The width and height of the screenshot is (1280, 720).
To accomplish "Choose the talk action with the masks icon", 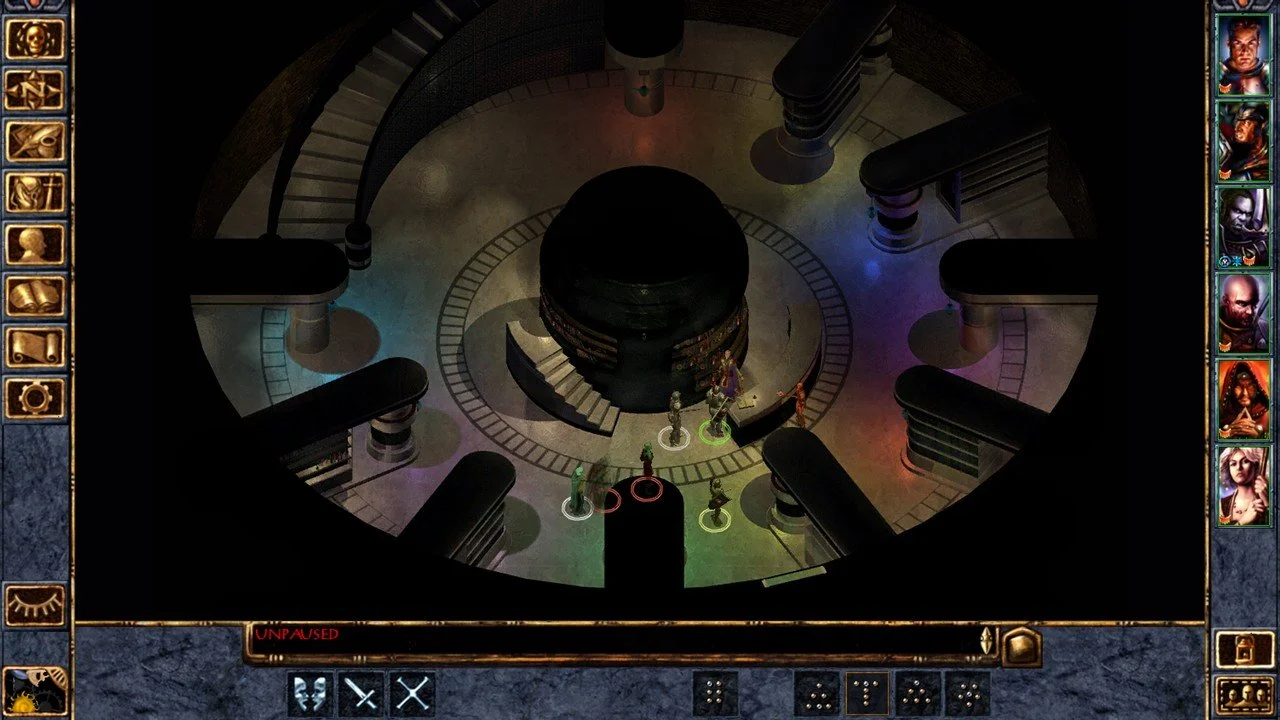I will point(310,693).
